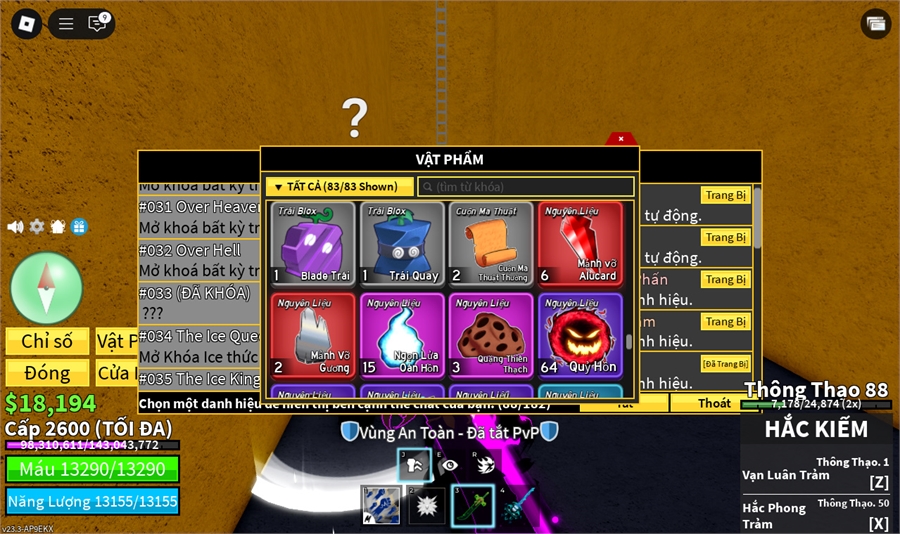Toggle the sound speaker icon

tap(15, 227)
